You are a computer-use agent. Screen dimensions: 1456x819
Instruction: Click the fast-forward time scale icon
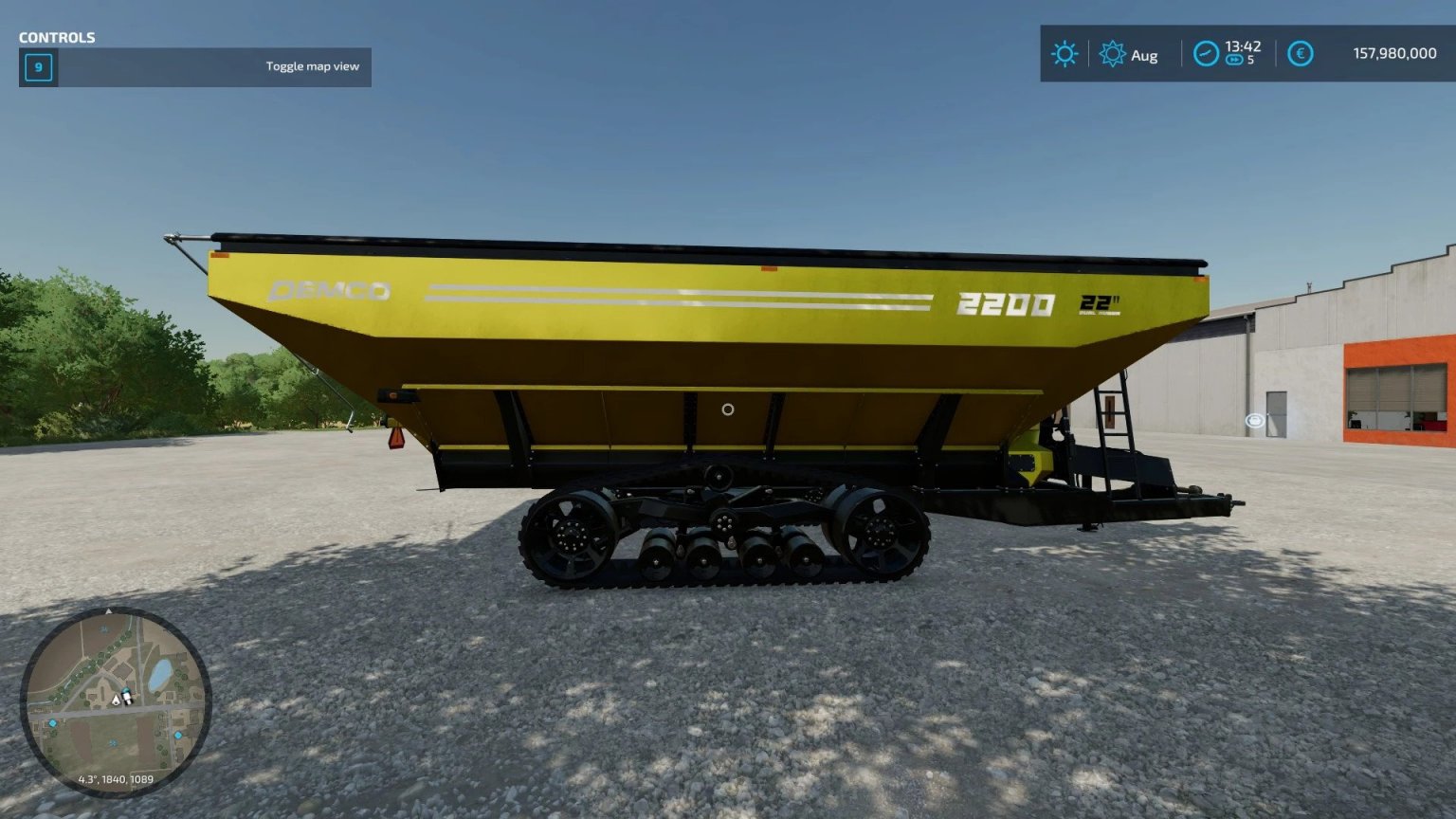point(1235,59)
